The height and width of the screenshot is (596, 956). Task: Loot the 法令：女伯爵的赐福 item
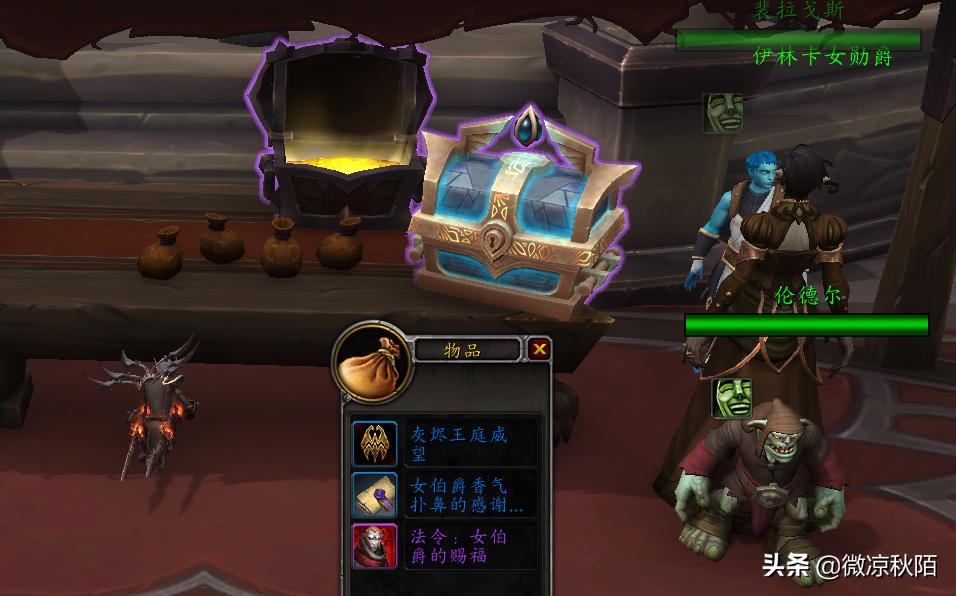pos(375,545)
